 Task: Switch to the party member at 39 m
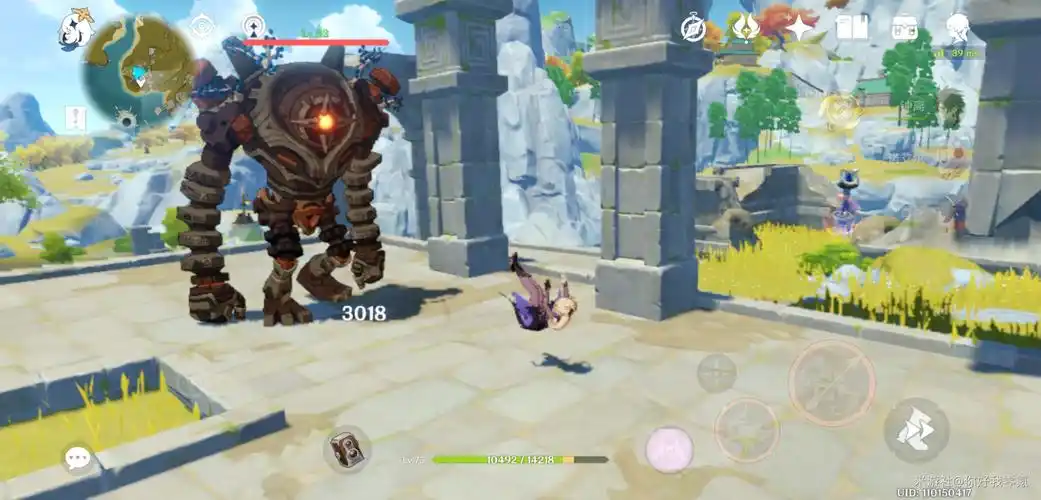(952, 102)
